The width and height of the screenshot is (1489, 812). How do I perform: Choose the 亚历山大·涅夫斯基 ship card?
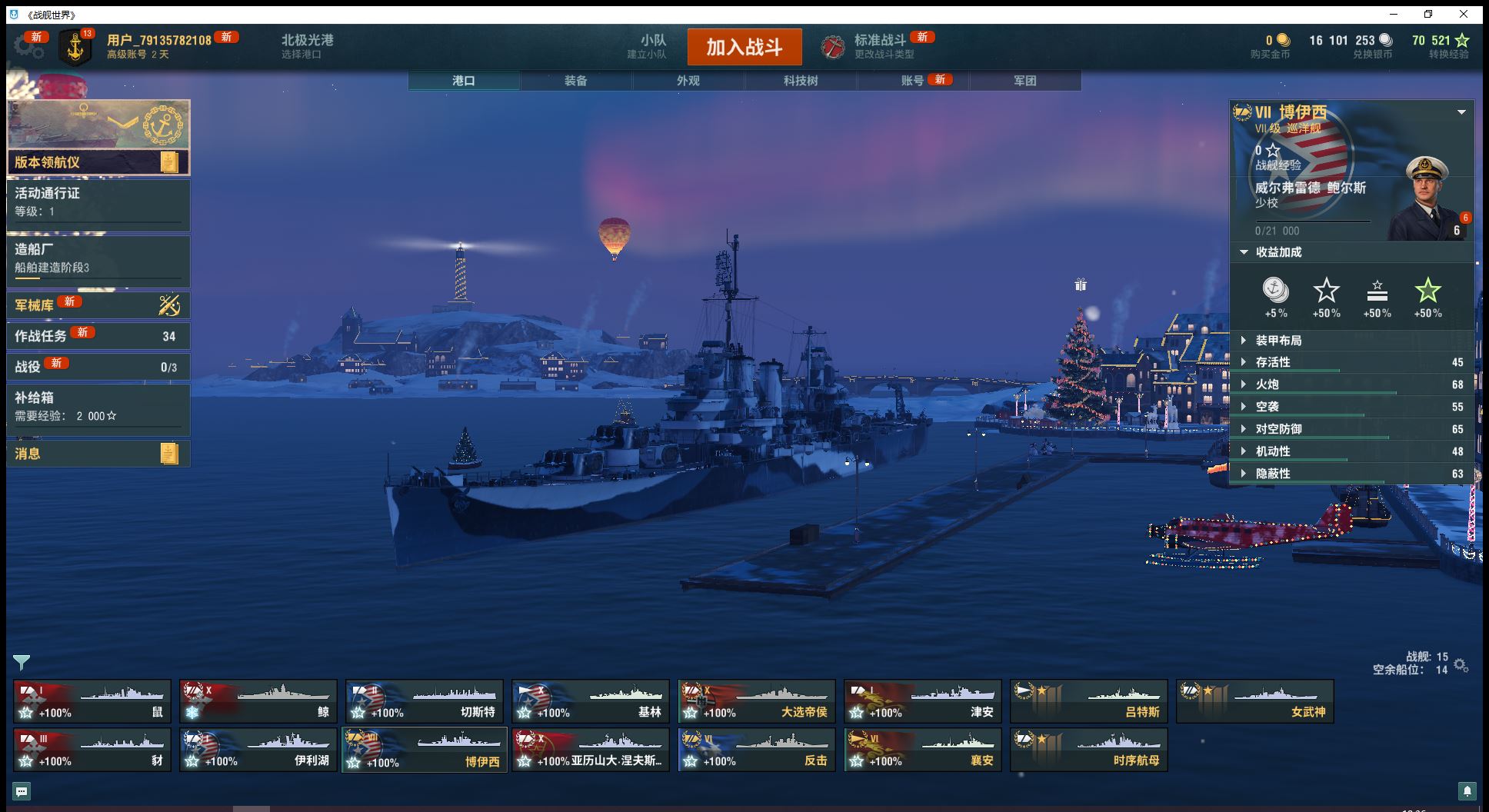pyautogui.click(x=590, y=750)
